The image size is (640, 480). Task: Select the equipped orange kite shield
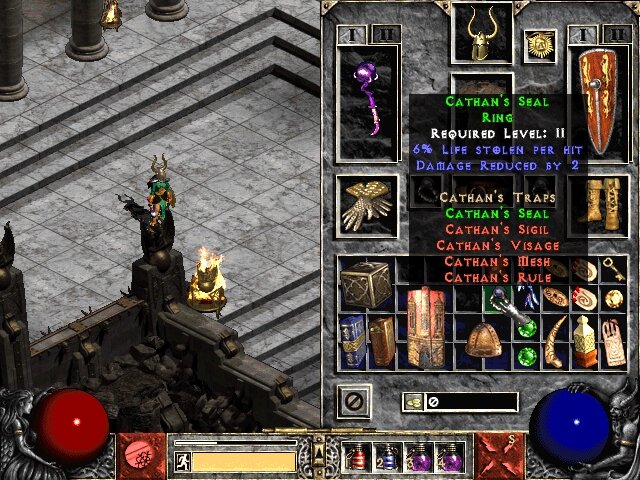pyautogui.click(x=598, y=107)
